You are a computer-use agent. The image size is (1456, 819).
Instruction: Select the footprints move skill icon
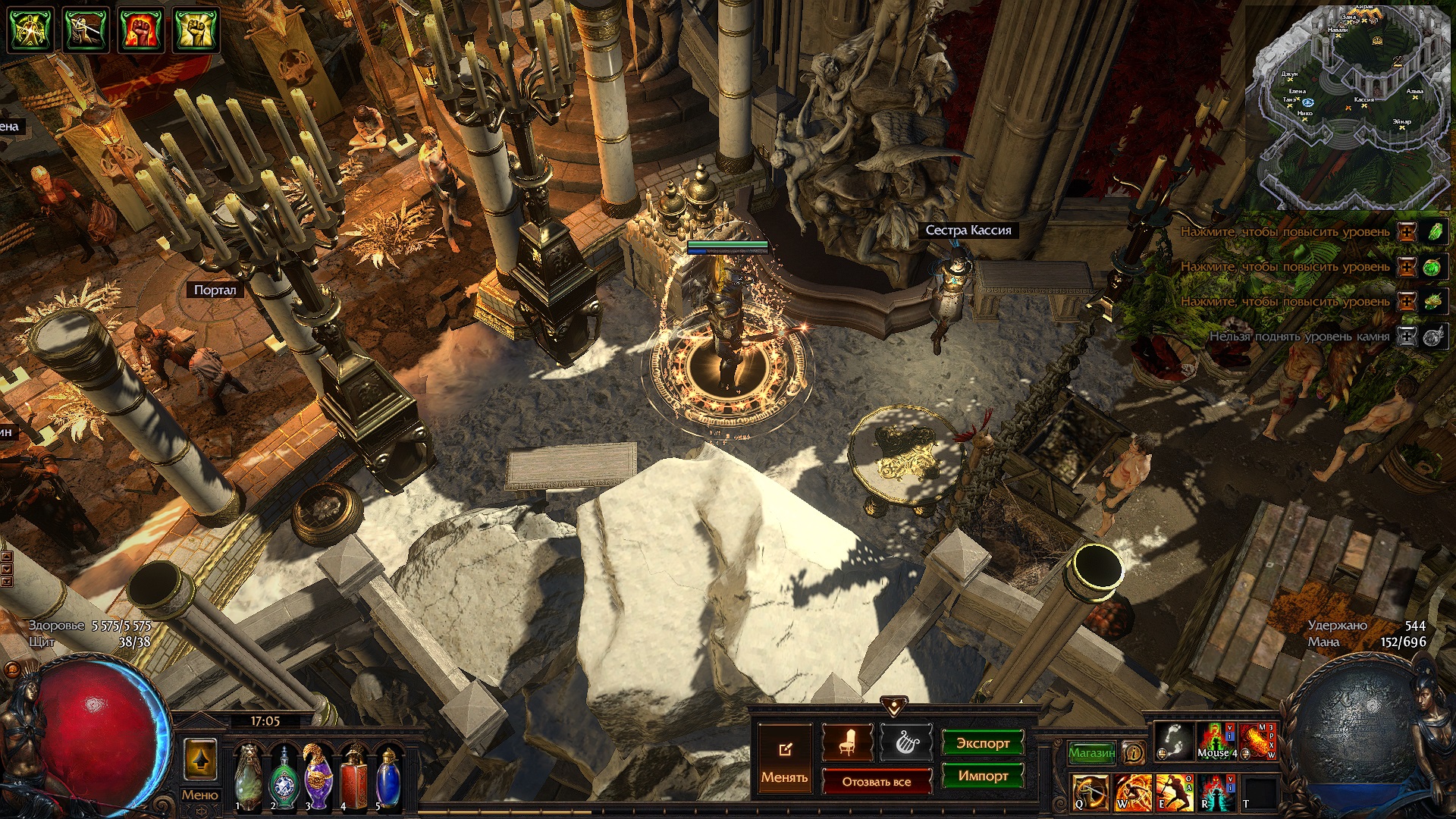click(x=1173, y=740)
